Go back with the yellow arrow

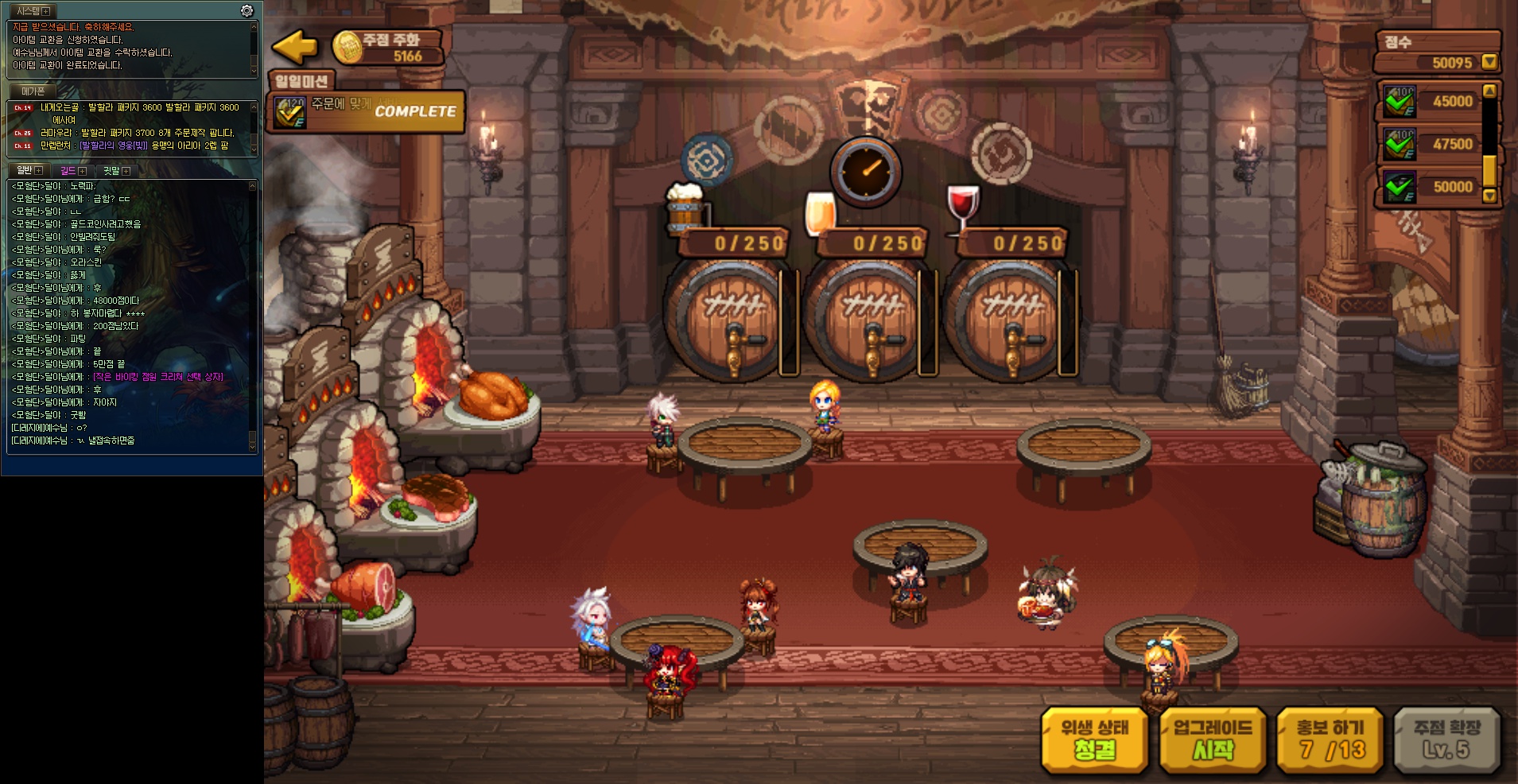[x=294, y=47]
